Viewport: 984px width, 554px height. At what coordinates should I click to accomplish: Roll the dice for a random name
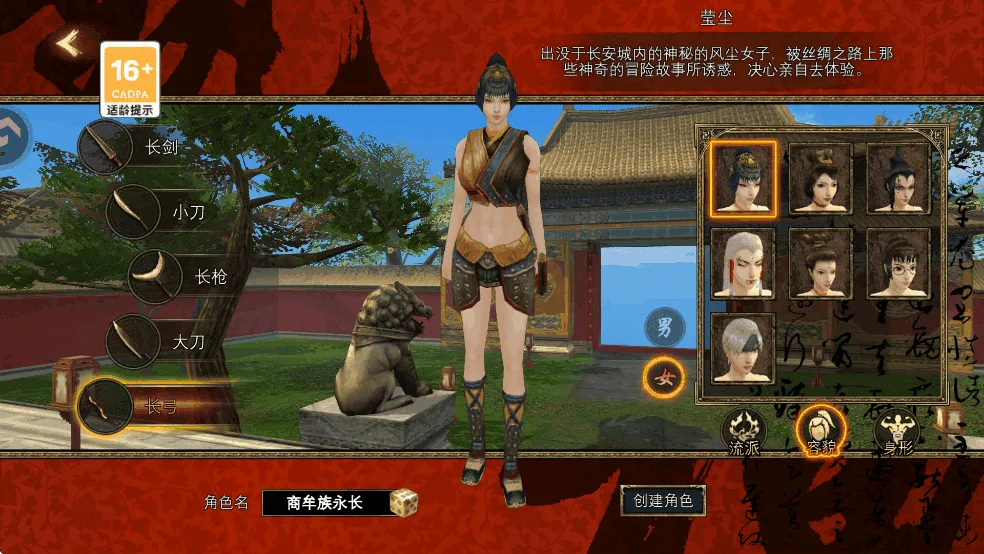pyautogui.click(x=403, y=502)
